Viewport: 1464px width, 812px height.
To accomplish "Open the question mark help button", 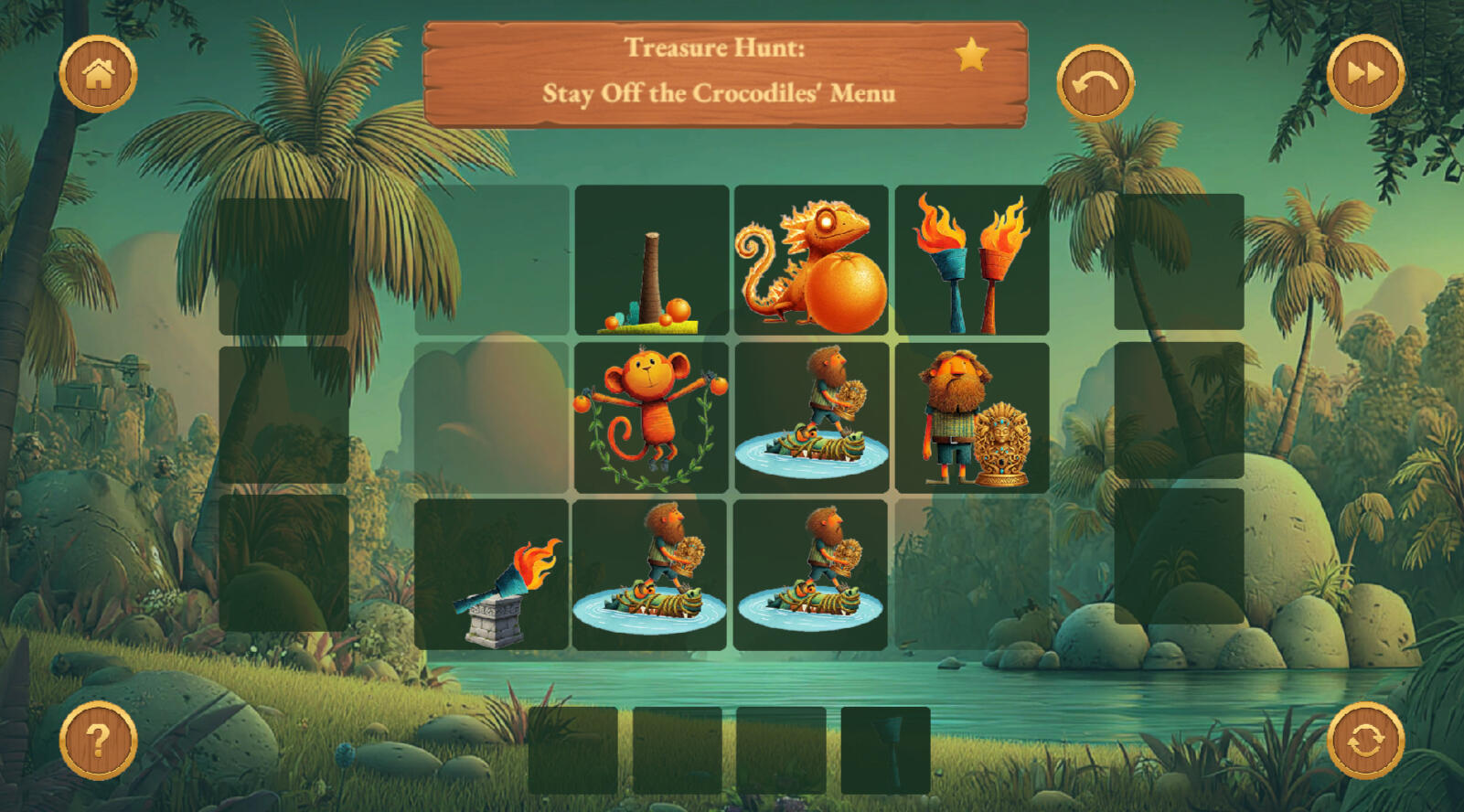I will (98, 740).
